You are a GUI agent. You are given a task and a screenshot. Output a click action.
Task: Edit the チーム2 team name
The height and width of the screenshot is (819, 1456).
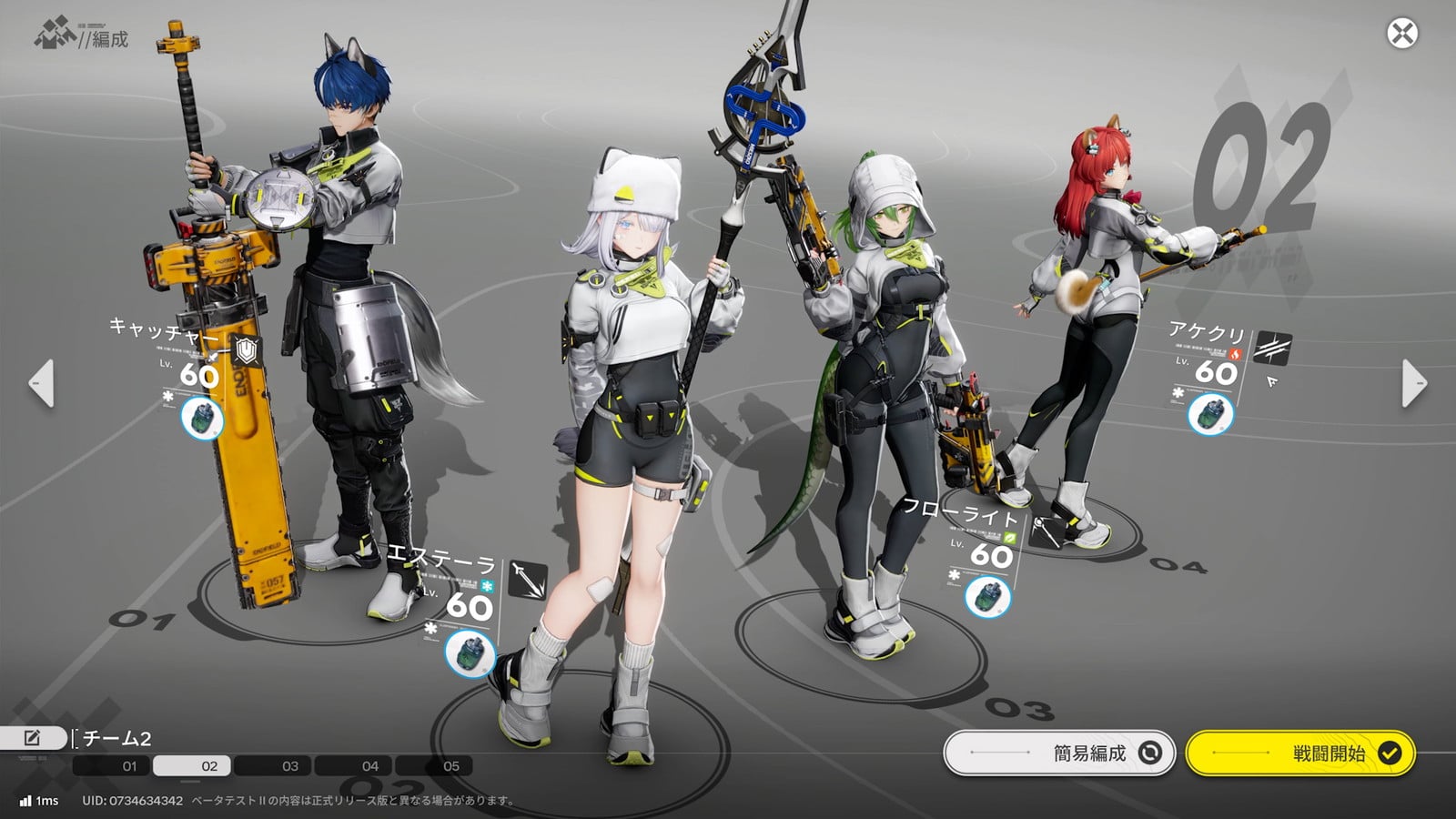coord(32,738)
